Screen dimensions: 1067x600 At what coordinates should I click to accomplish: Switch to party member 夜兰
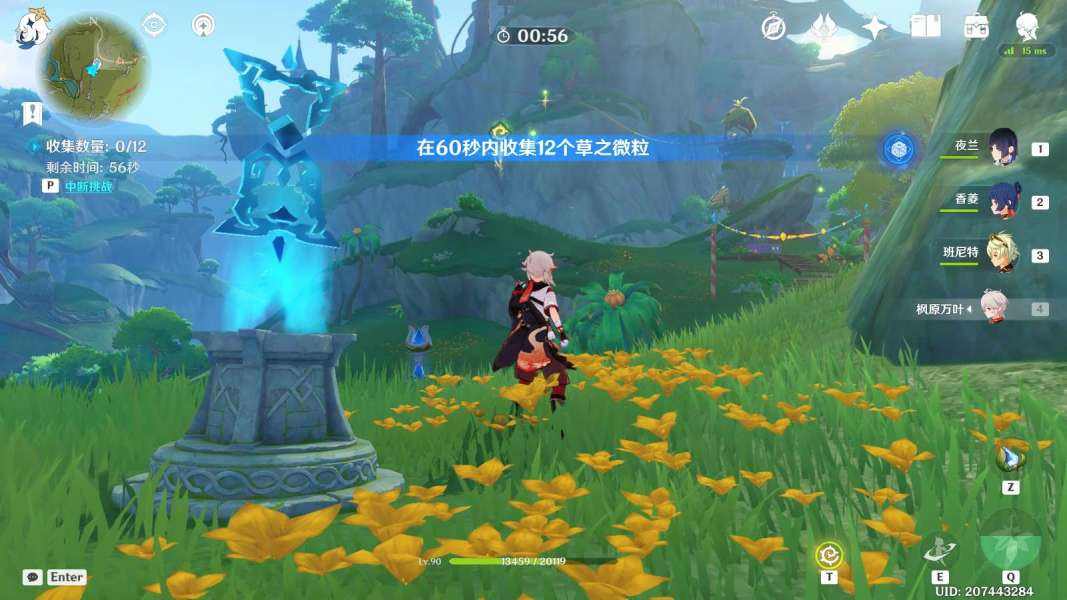coord(1003,148)
